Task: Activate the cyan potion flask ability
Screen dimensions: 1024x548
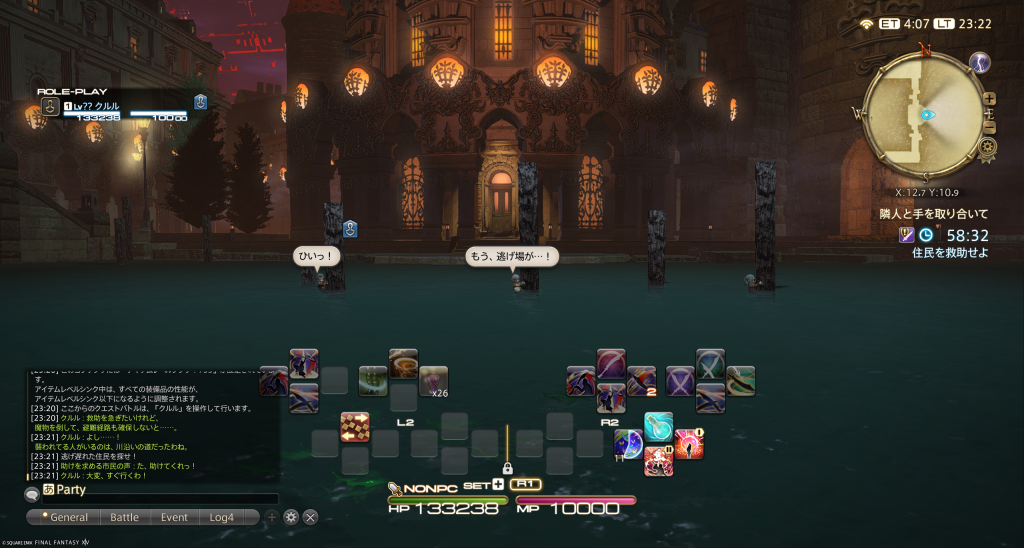Action: pyautogui.click(x=658, y=425)
